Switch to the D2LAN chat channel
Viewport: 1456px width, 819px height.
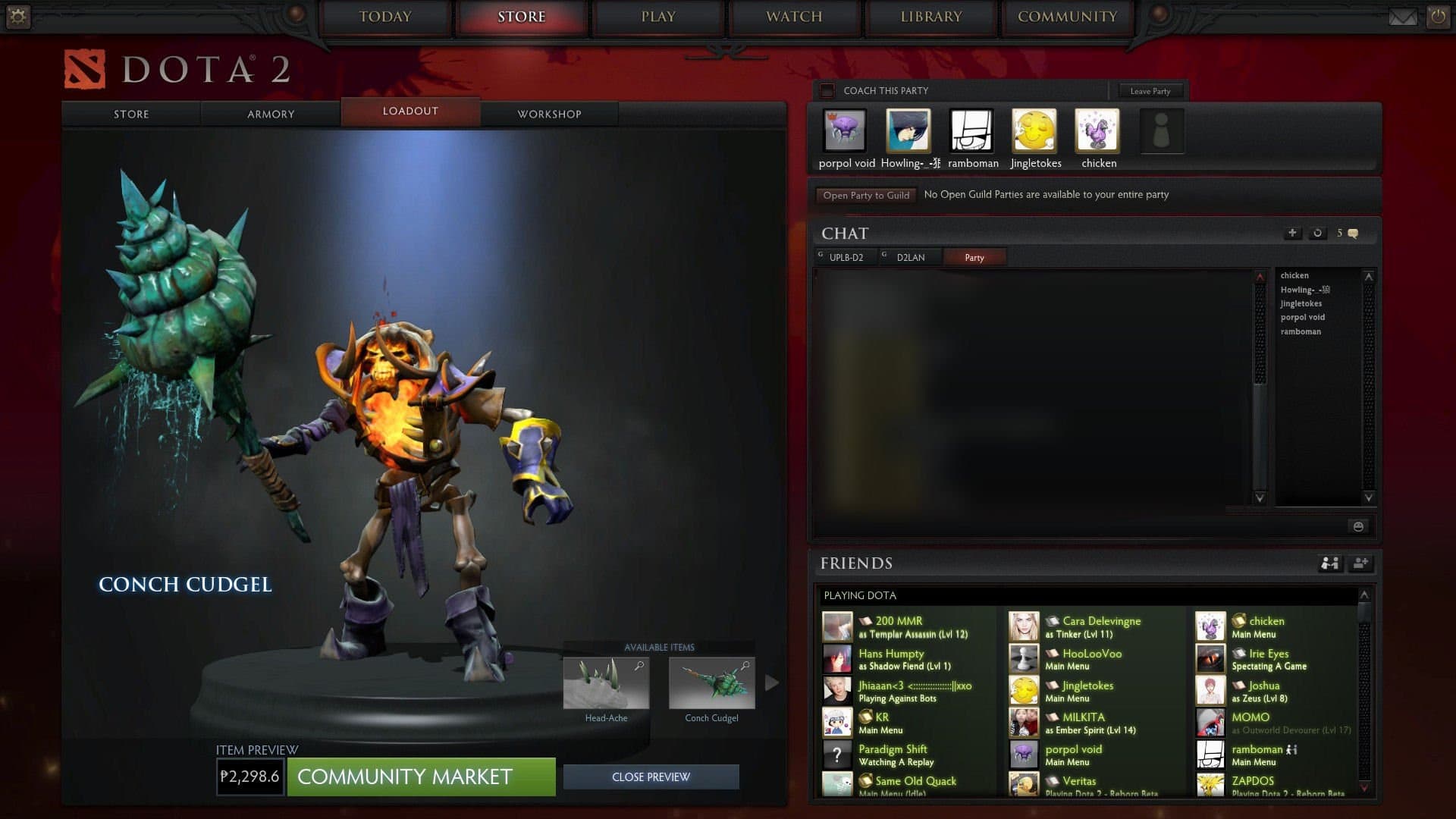(910, 258)
